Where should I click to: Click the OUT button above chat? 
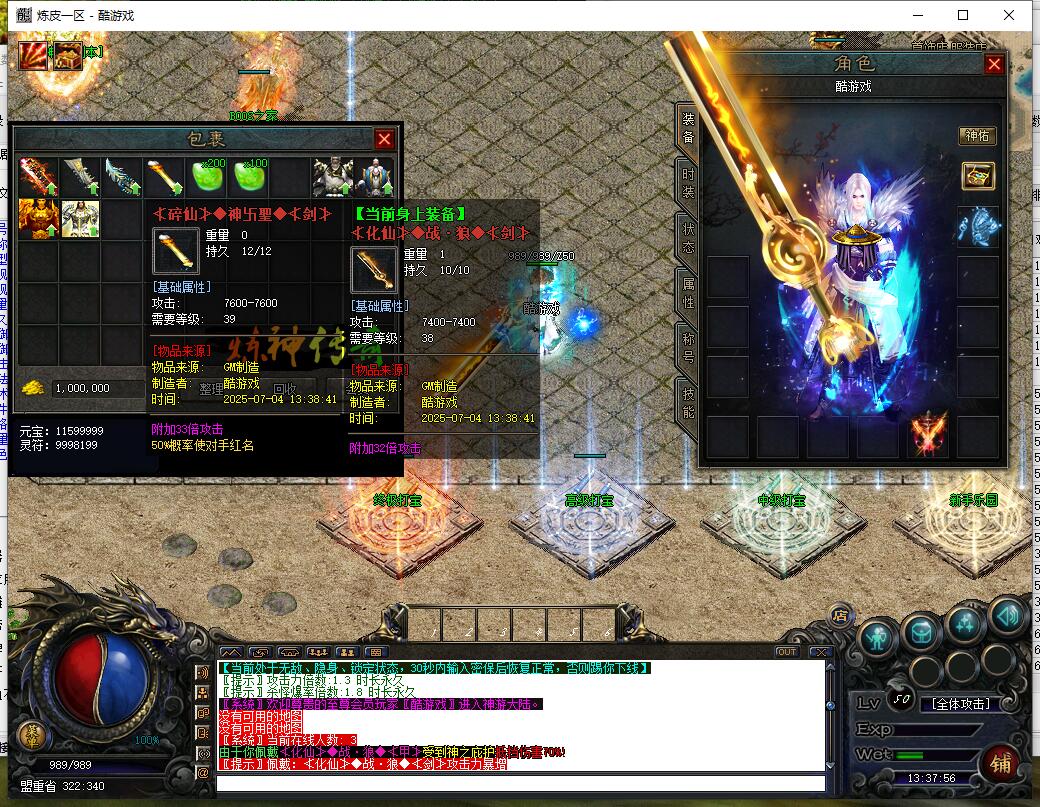coord(787,652)
